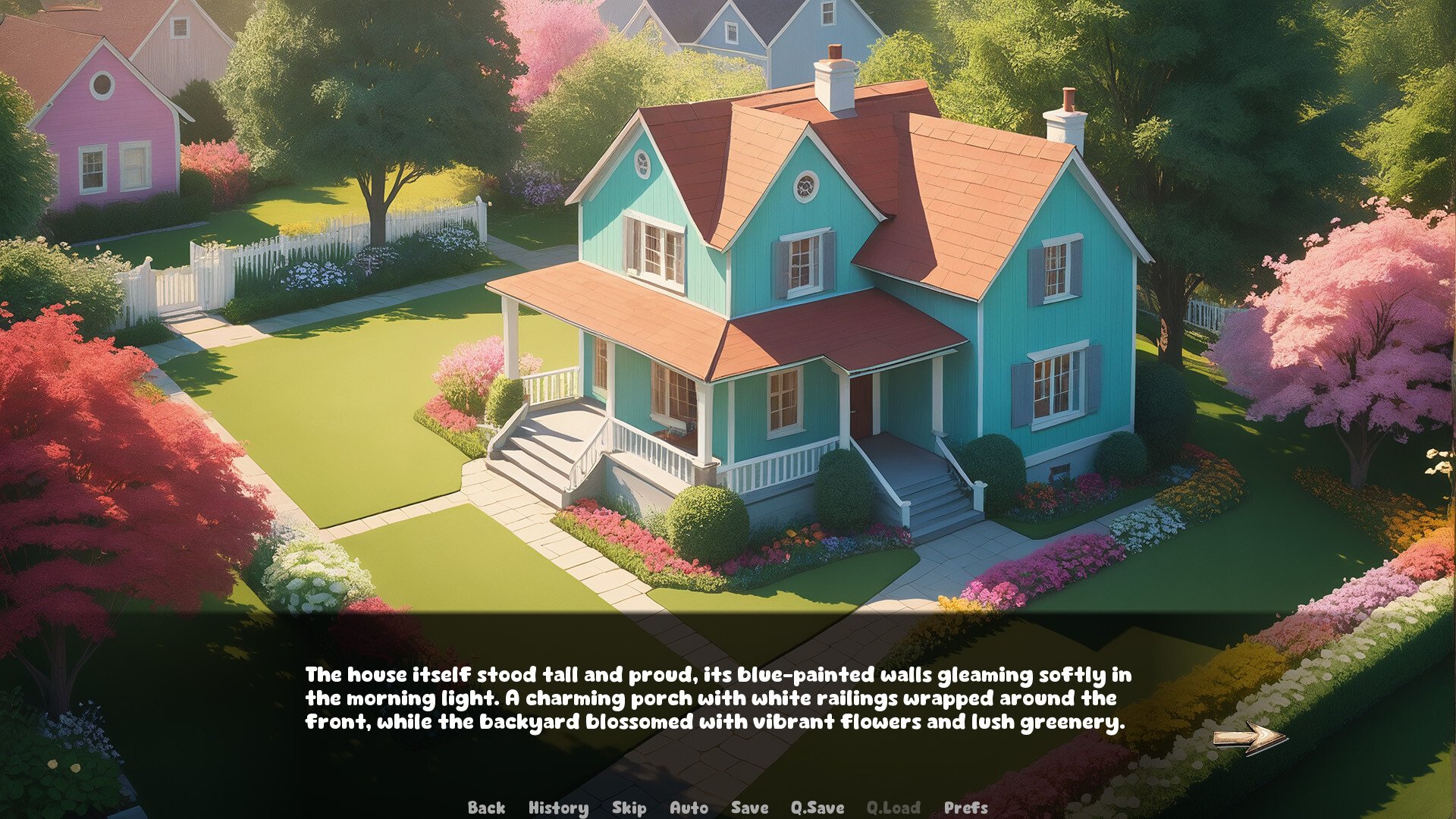1456x819 pixels.
Task: Click the arrow to continue dialogue
Action: click(1249, 738)
